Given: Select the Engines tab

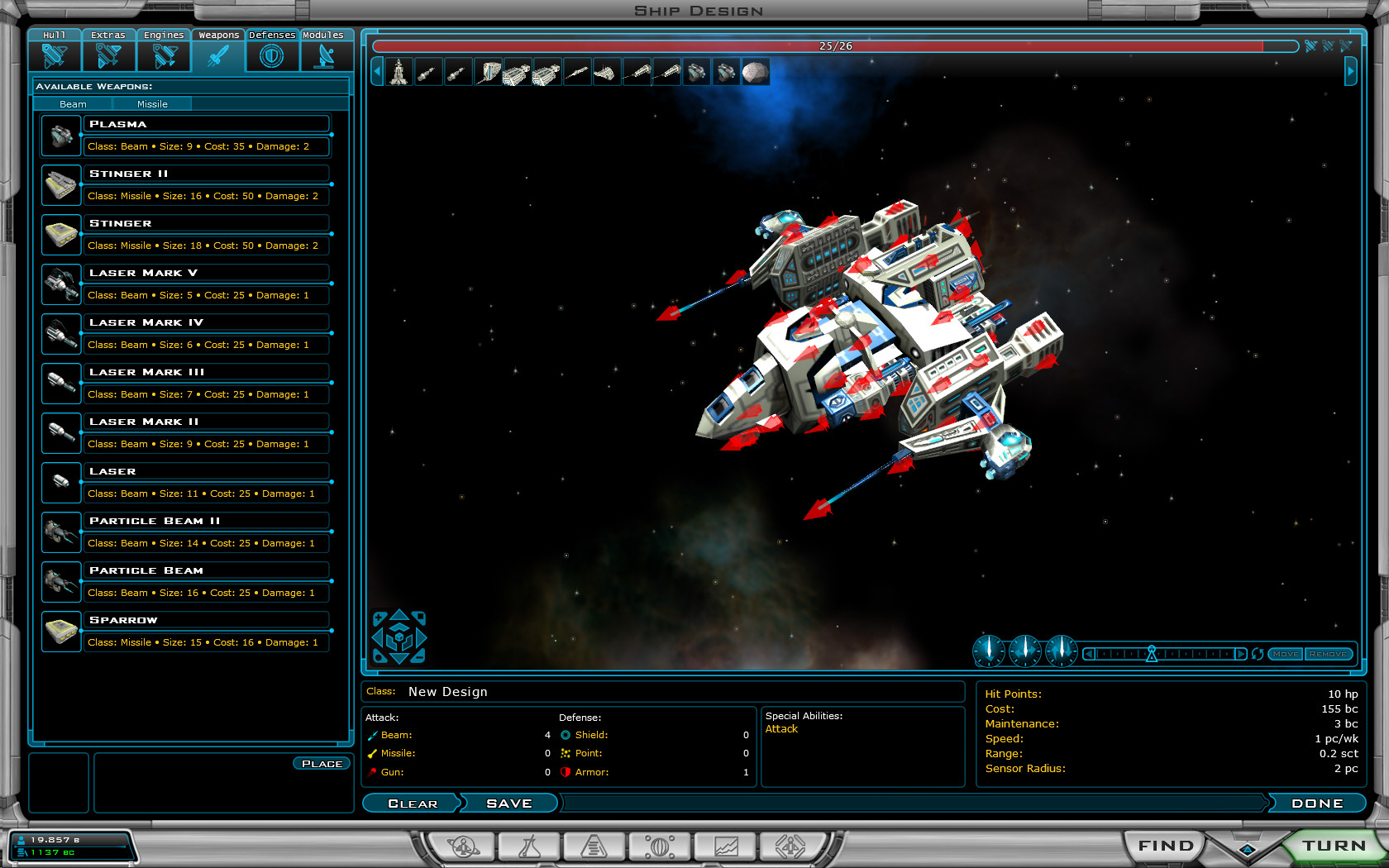Looking at the screenshot, I should pos(164,50).
